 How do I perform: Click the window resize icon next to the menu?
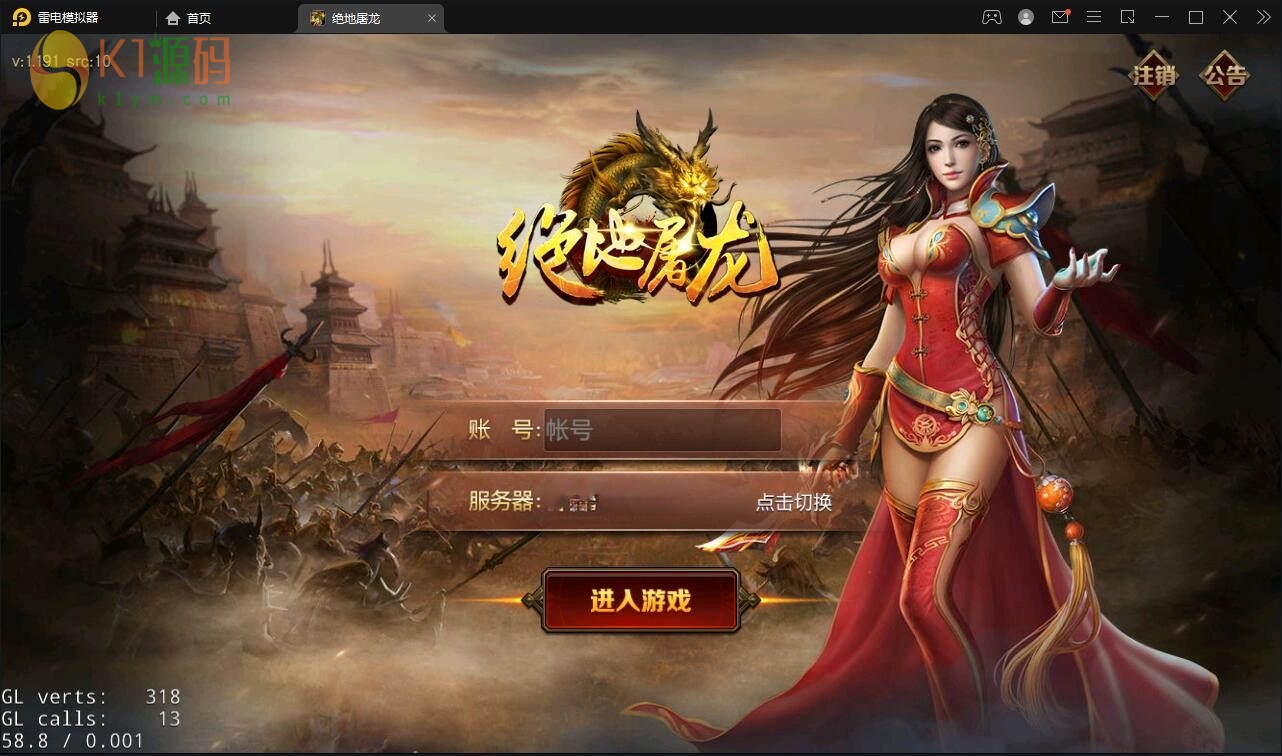[x=1127, y=17]
